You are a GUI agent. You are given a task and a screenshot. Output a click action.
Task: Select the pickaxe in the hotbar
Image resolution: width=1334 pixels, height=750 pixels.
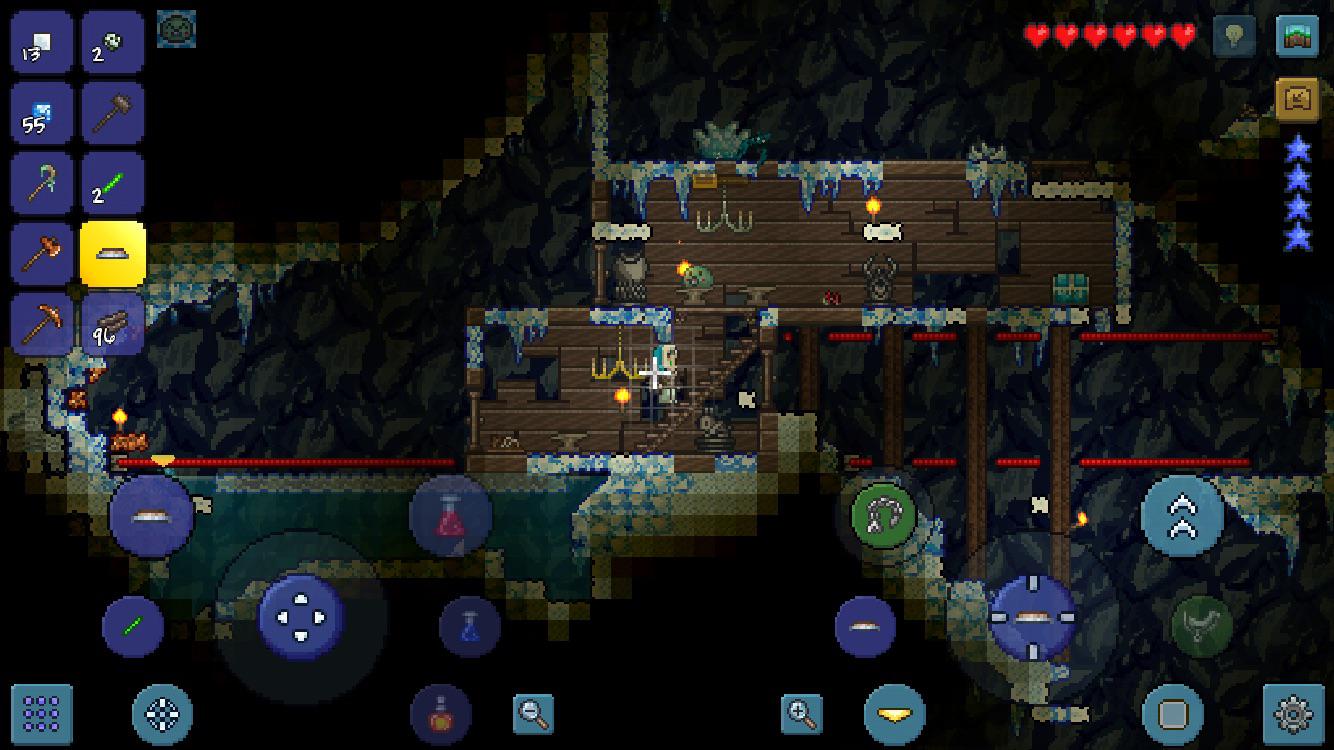41,325
